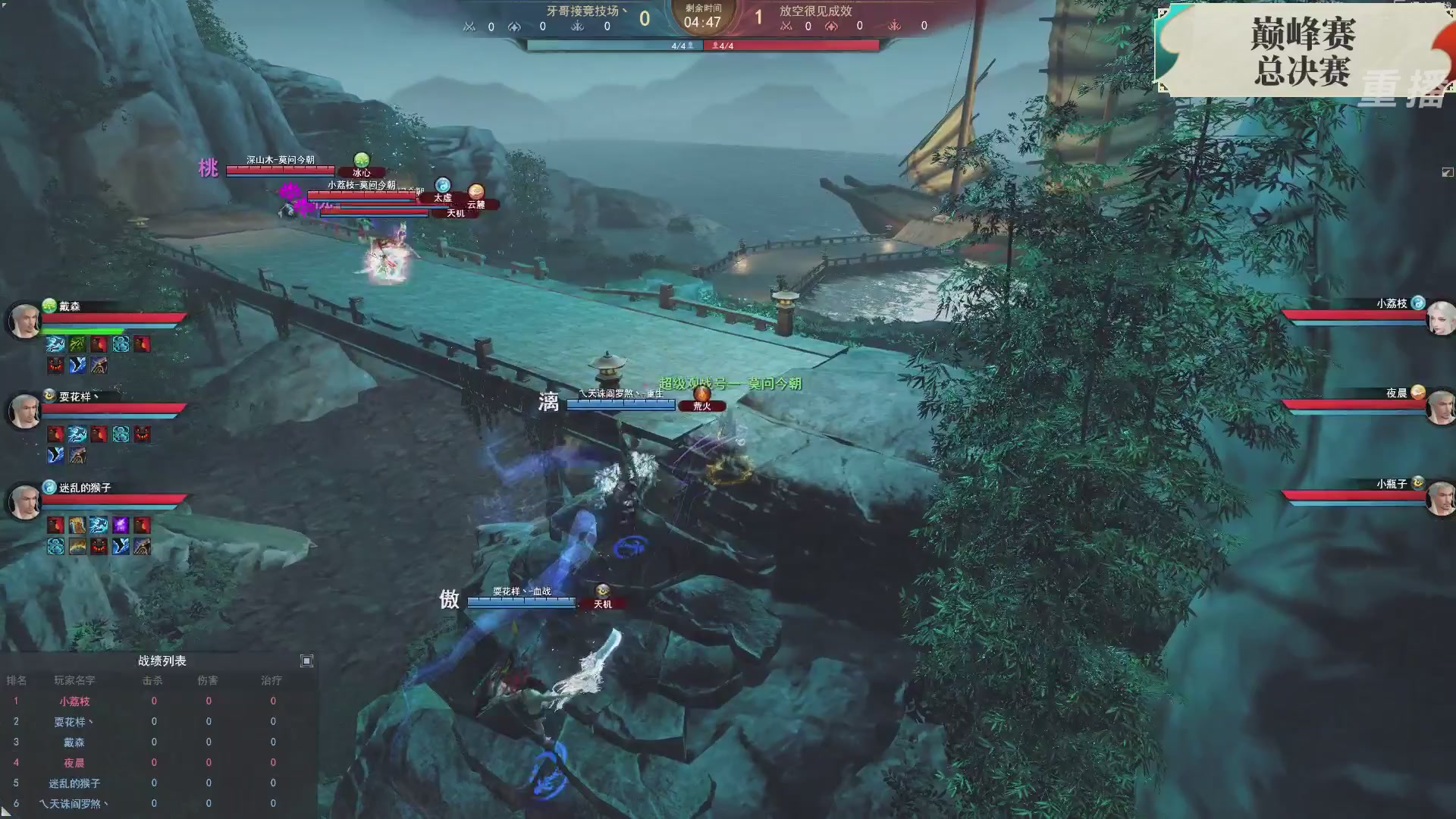Select 戴森's first movement skill icon

coord(54,343)
